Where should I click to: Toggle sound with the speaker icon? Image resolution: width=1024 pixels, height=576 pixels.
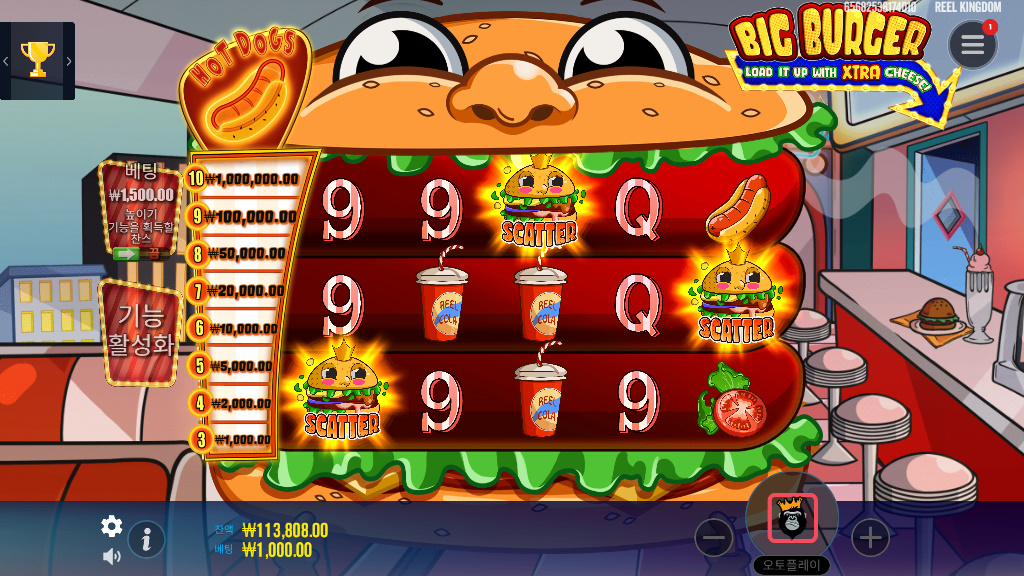coord(111,556)
